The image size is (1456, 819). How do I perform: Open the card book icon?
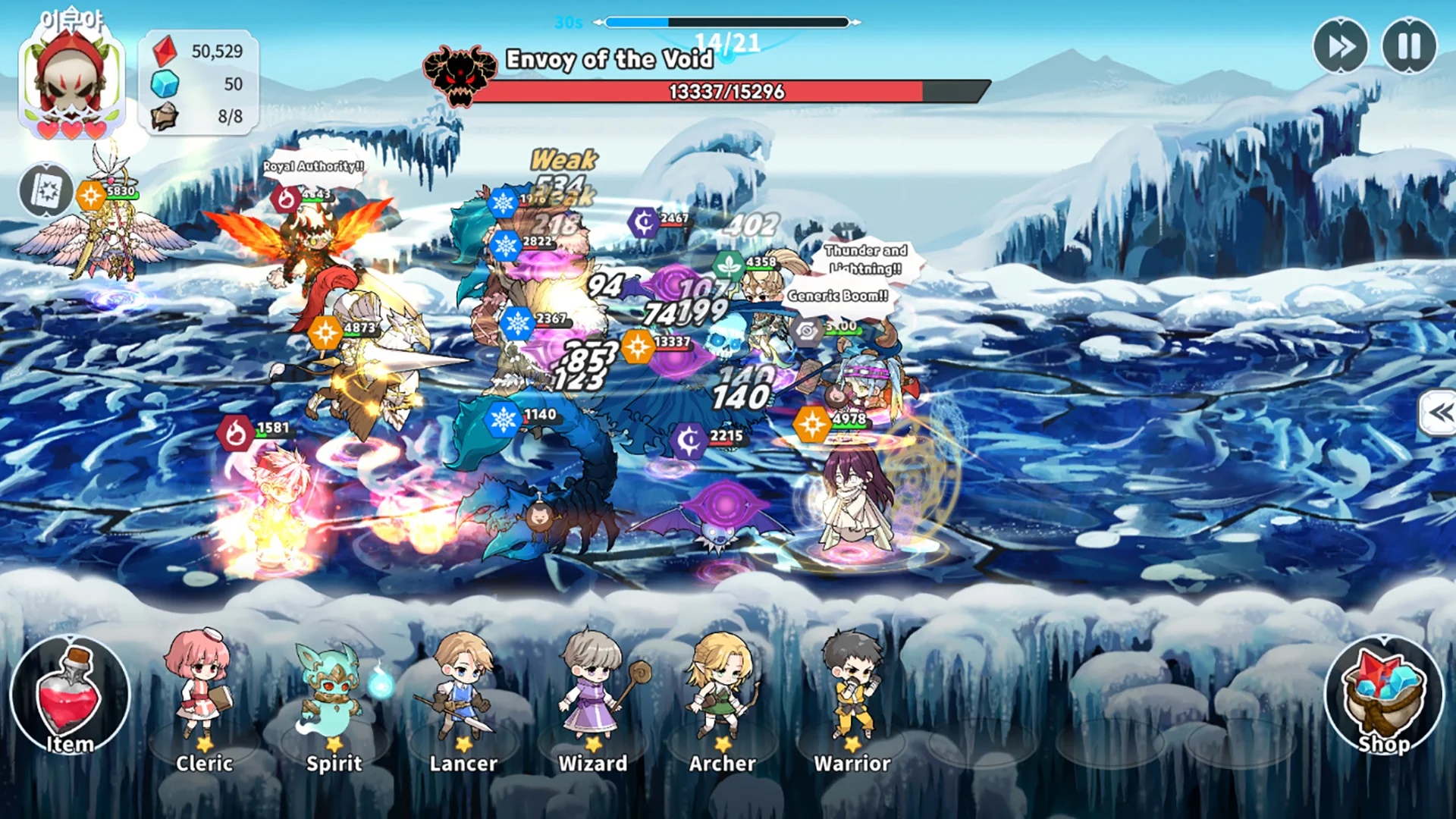click(x=46, y=190)
